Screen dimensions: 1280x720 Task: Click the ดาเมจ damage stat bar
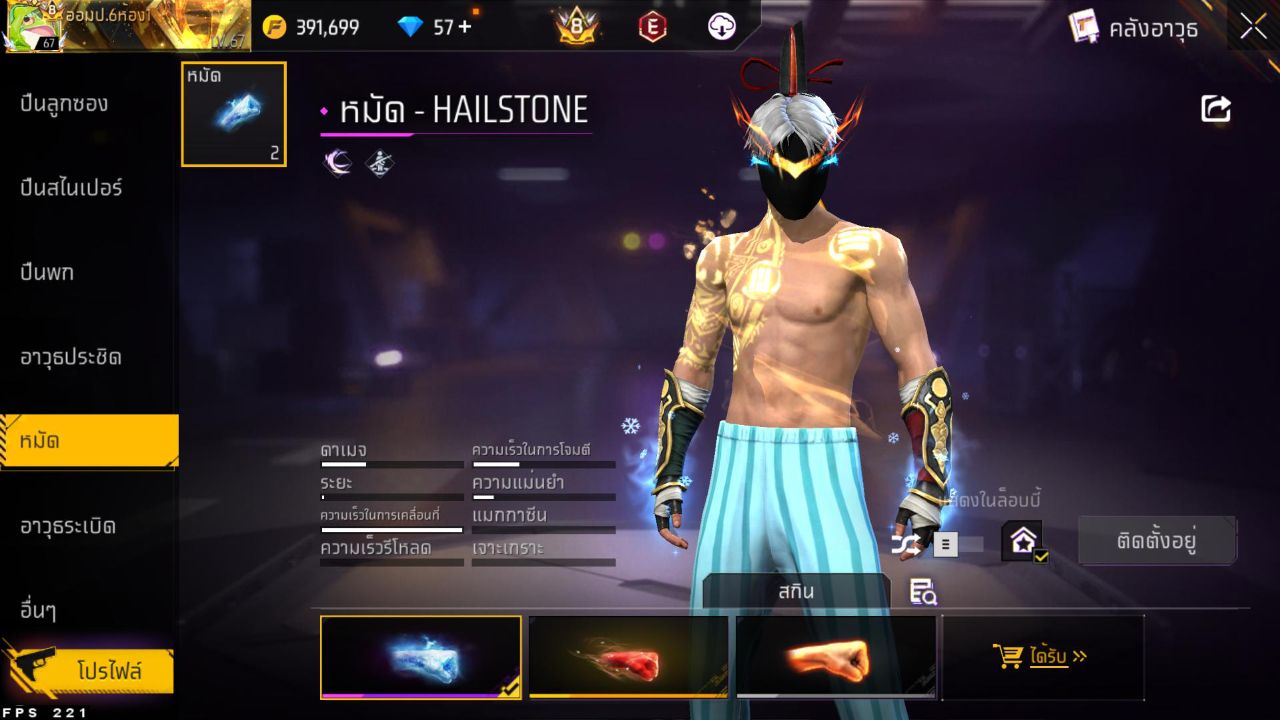[390, 458]
